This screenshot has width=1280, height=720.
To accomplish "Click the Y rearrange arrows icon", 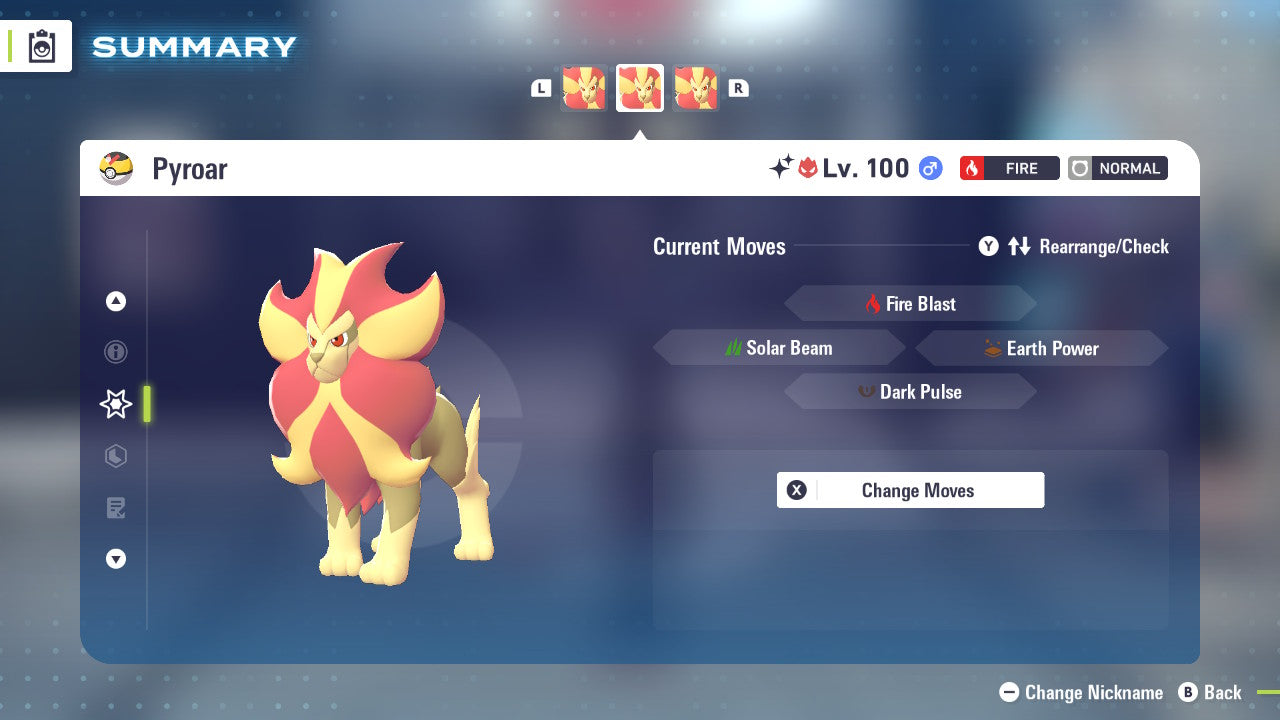I will pyautogui.click(x=1021, y=246).
